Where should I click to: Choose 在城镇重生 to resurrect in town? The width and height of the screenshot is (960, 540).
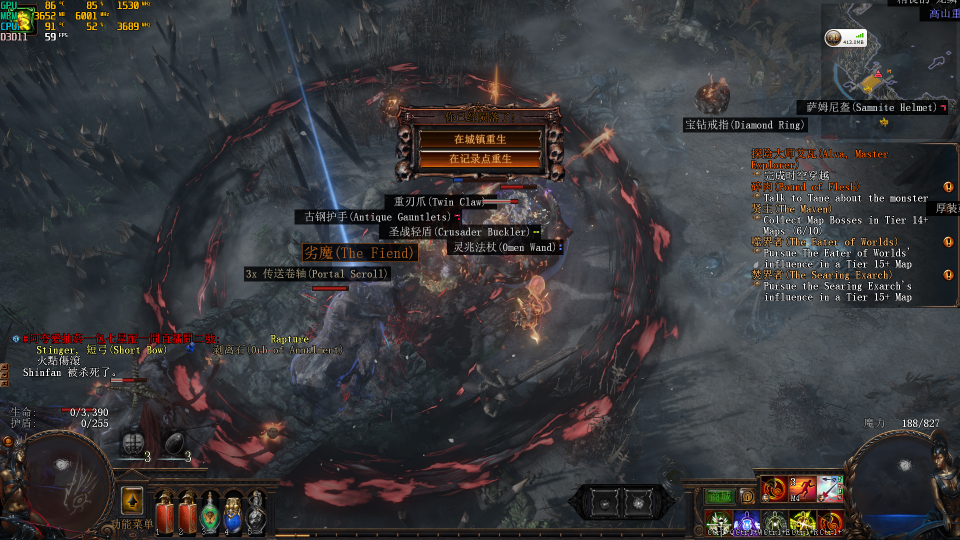point(482,139)
